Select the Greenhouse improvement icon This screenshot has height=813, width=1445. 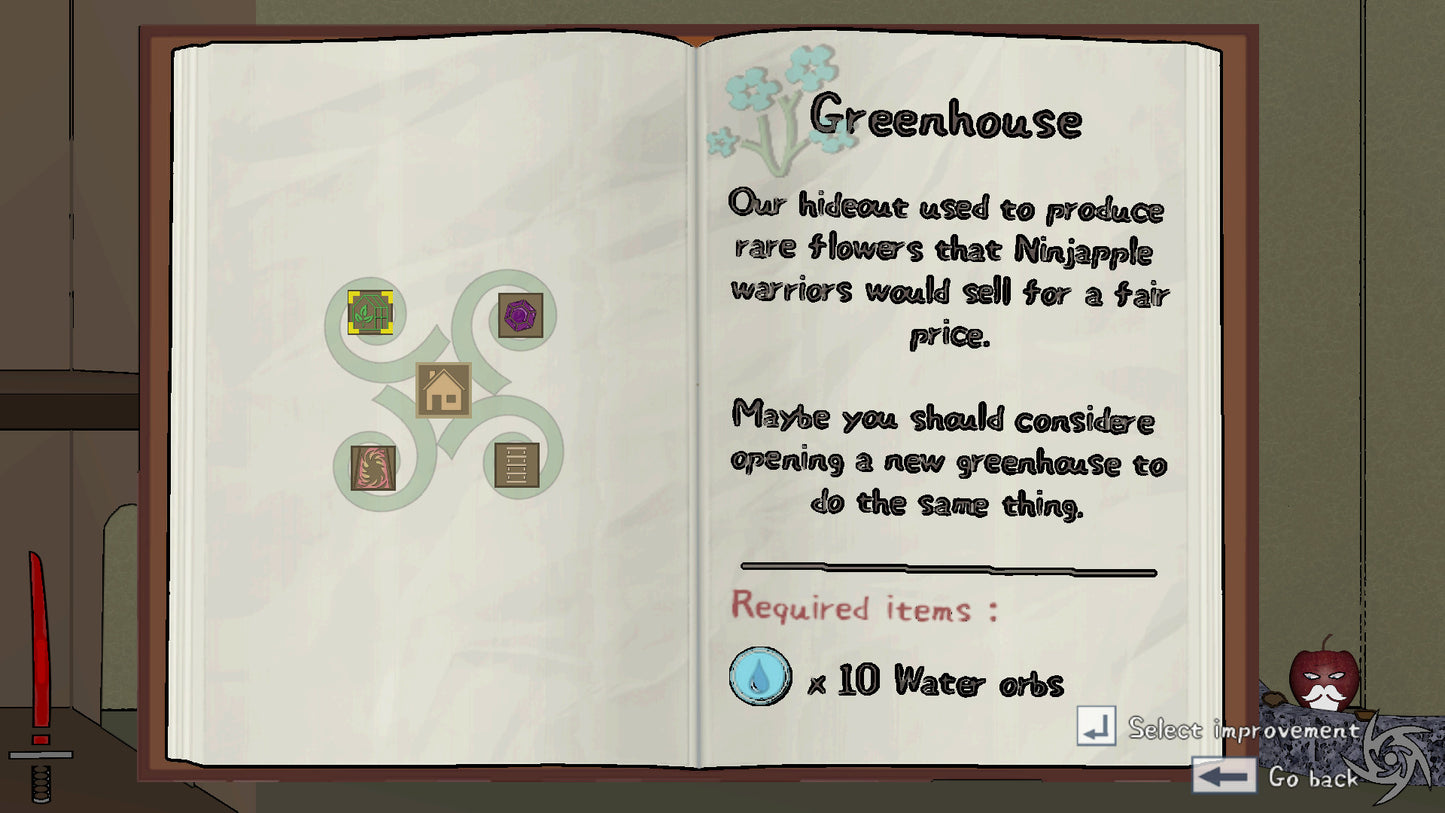[x=370, y=312]
